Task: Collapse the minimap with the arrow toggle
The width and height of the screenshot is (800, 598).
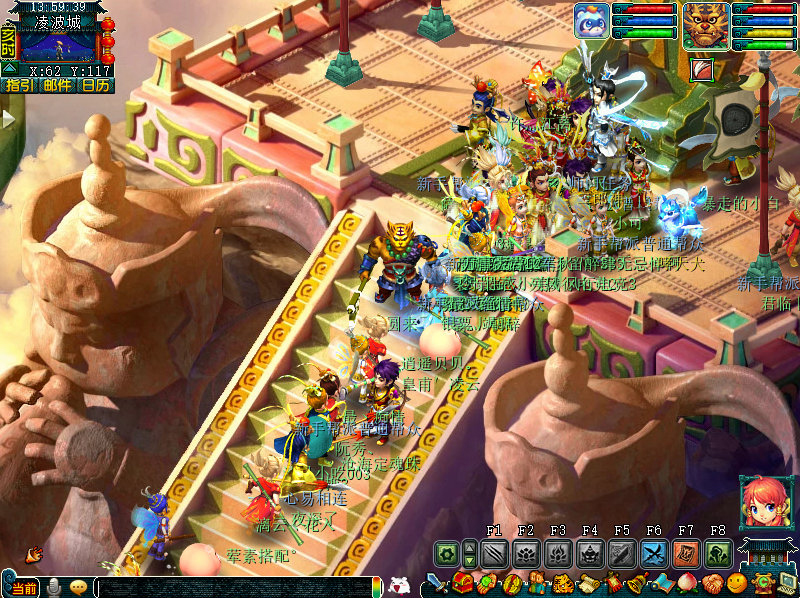Action: [x=9, y=69]
